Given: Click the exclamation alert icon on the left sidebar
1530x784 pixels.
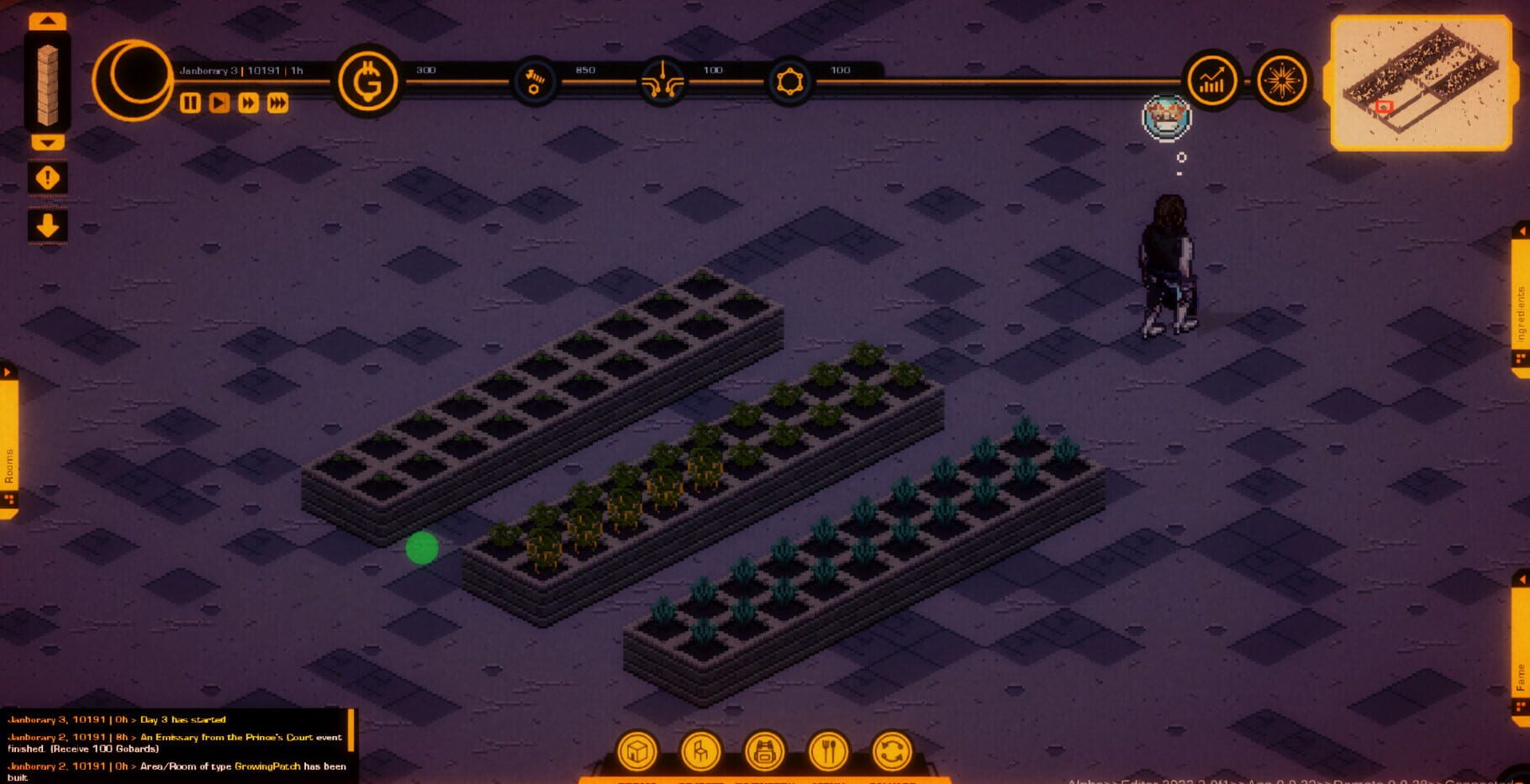Looking at the screenshot, I should pyautogui.click(x=48, y=176).
